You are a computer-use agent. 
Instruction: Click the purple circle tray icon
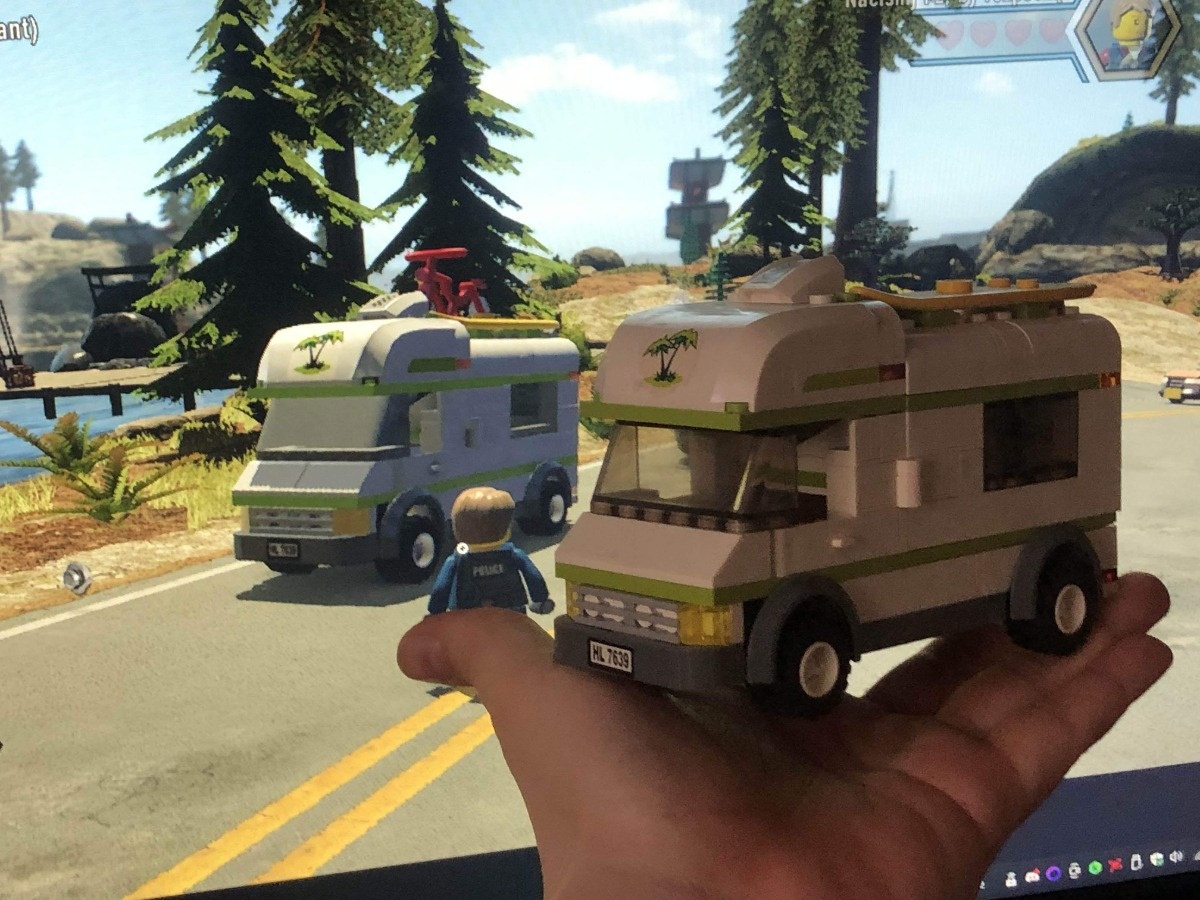tap(1053, 873)
